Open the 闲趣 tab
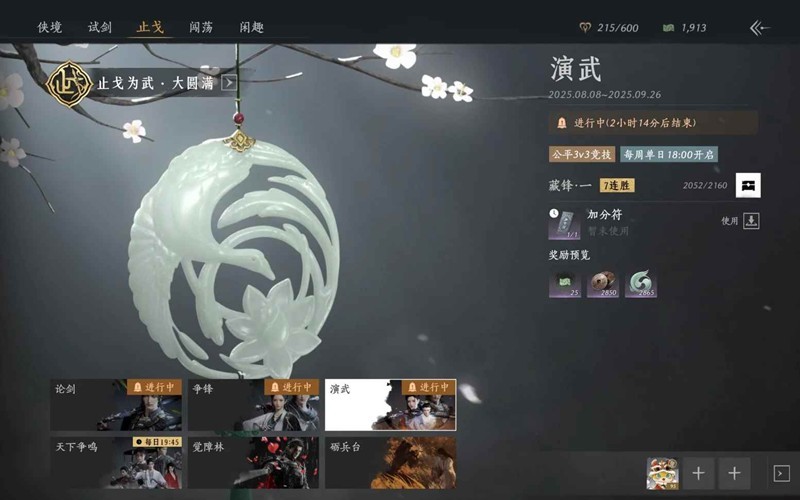The width and height of the screenshot is (800, 500). [x=252, y=27]
